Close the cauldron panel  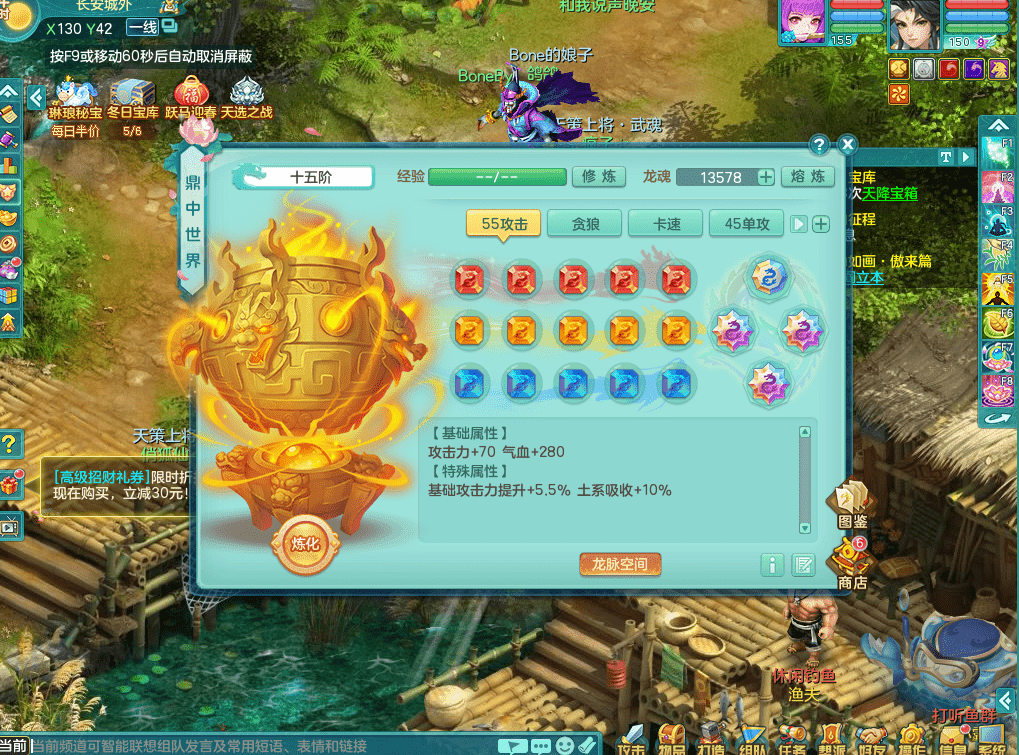[x=848, y=145]
